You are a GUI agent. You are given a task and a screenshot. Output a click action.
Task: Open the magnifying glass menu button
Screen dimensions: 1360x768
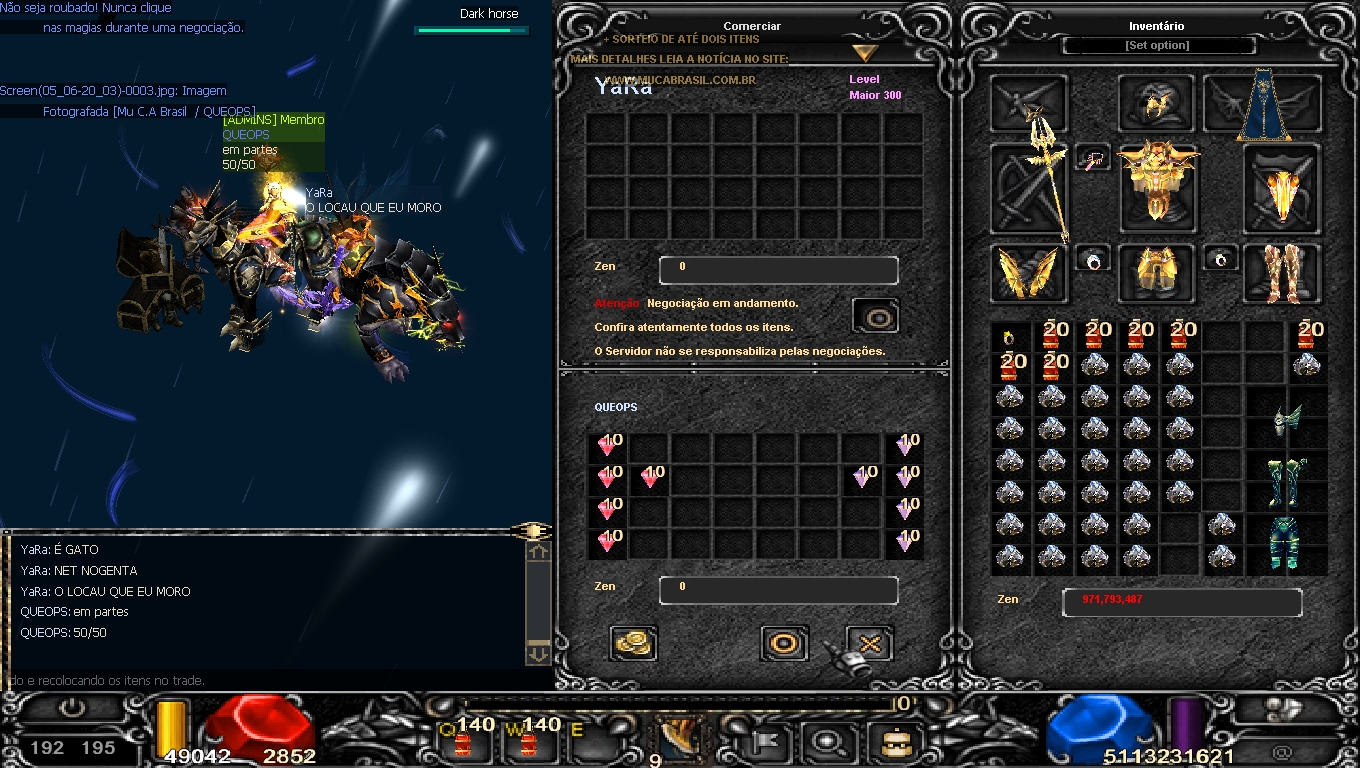[828, 741]
